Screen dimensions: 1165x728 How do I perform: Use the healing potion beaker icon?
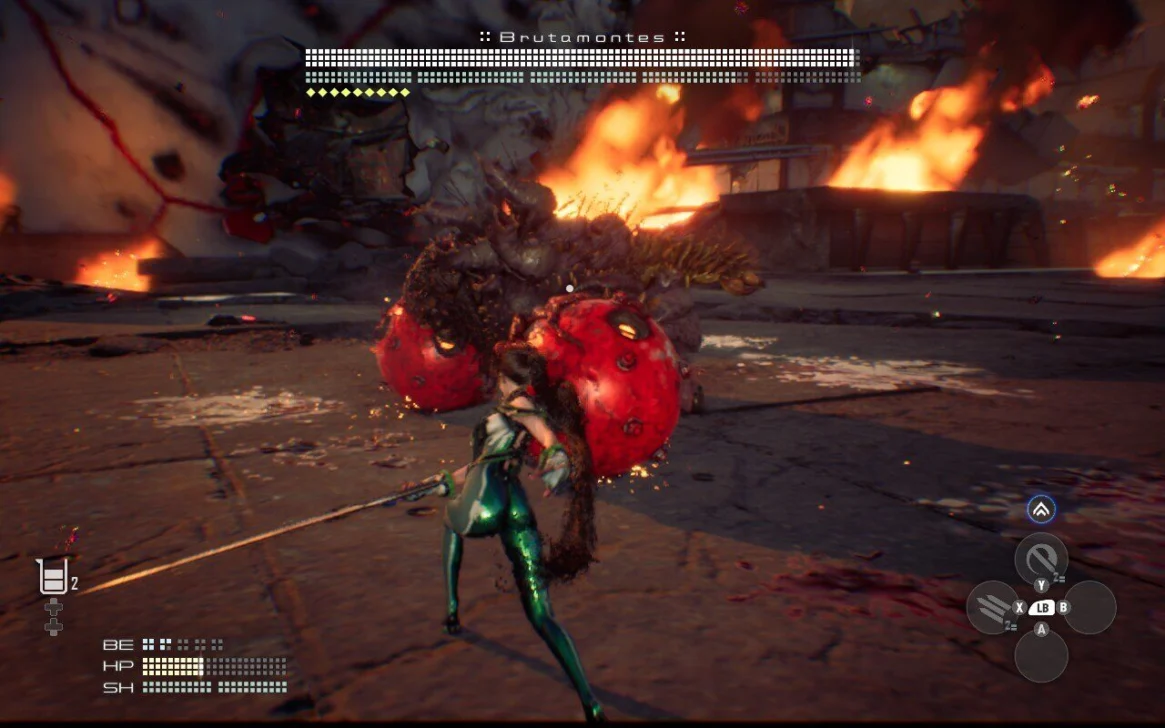click(x=52, y=577)
